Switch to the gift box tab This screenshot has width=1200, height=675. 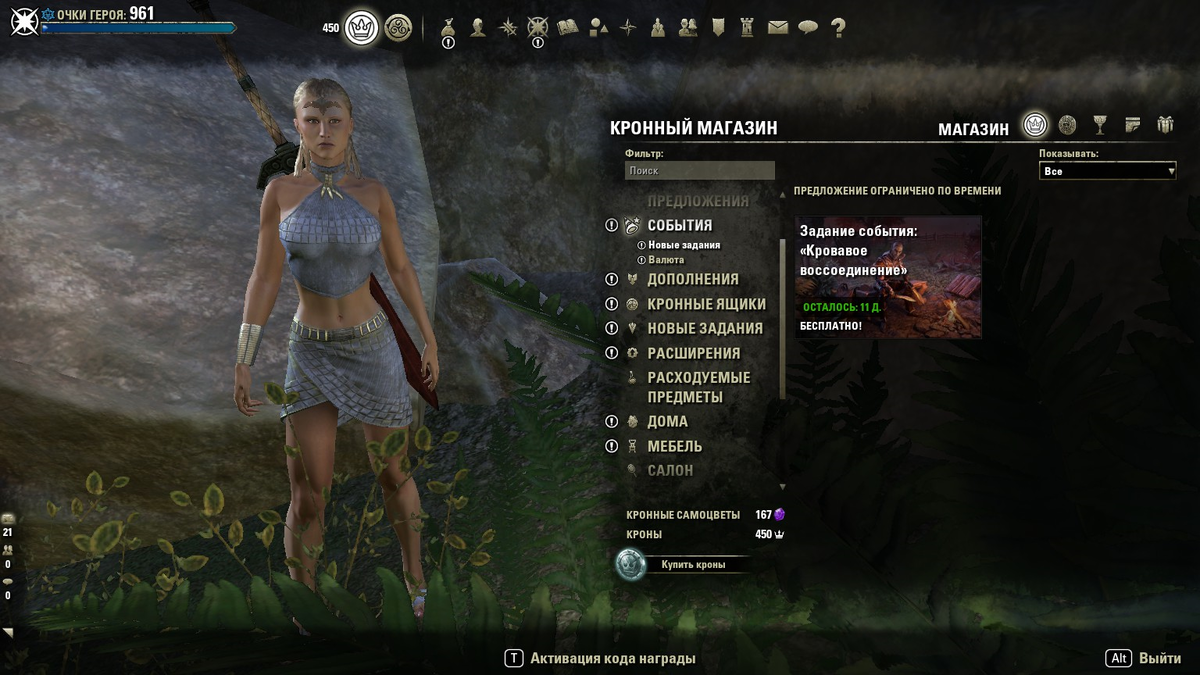pos(1165,125)
